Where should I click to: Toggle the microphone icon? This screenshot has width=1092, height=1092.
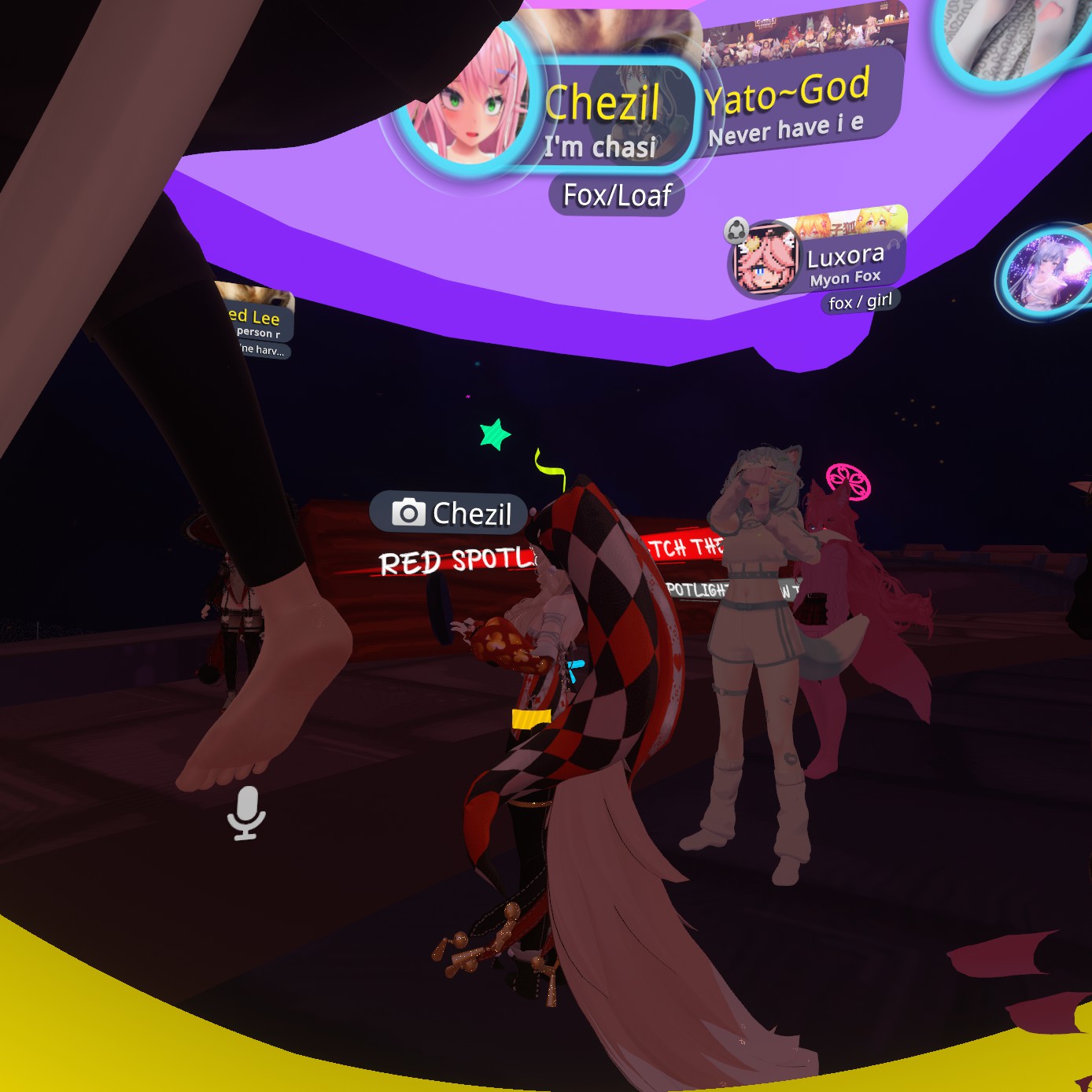246,813
